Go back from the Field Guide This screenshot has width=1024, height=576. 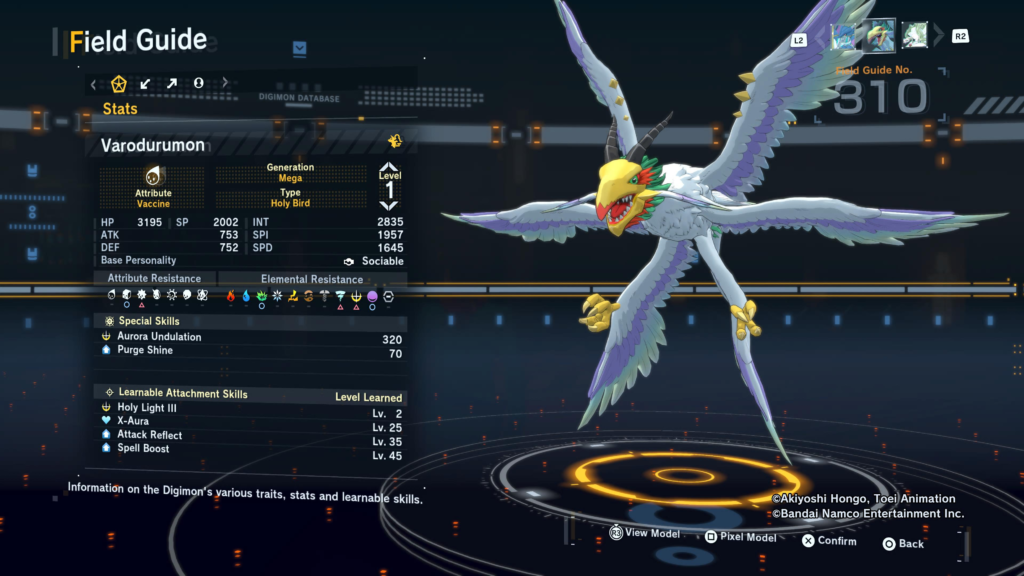[x=902, y=544]
